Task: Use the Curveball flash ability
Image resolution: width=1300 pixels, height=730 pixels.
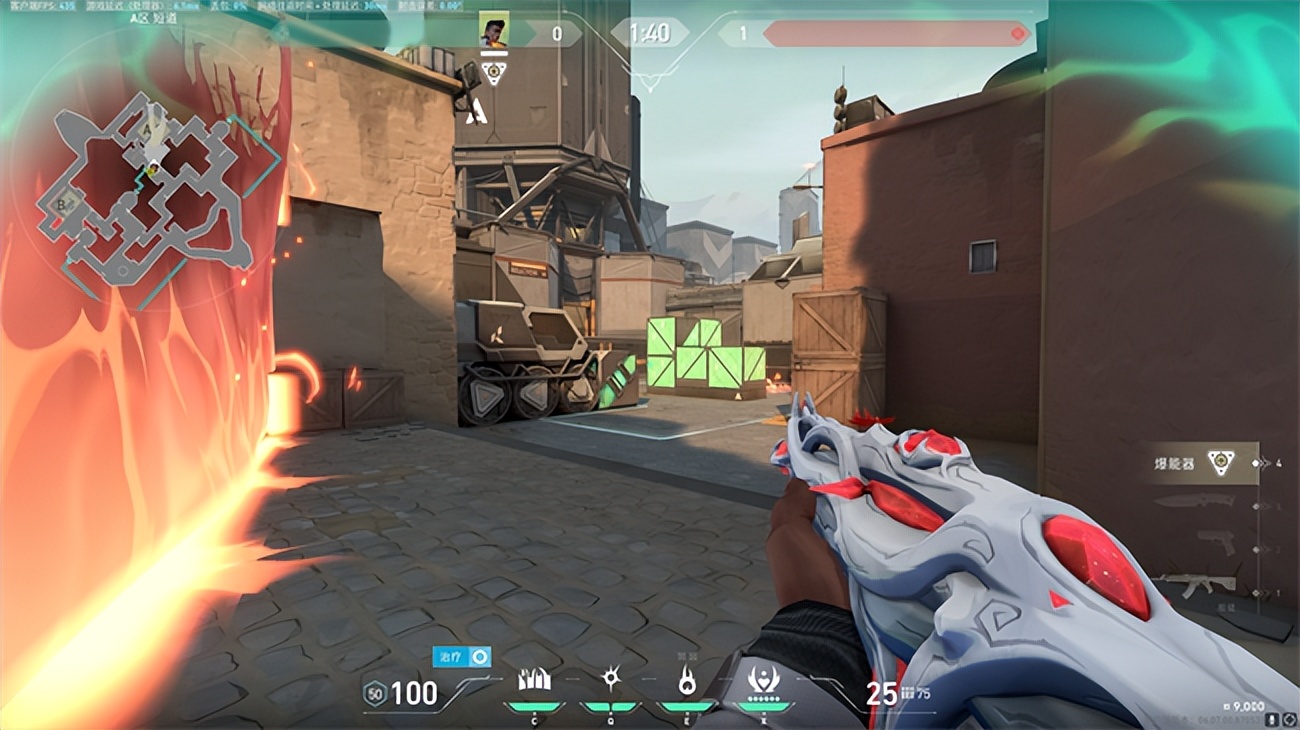Action: point(611,680)
